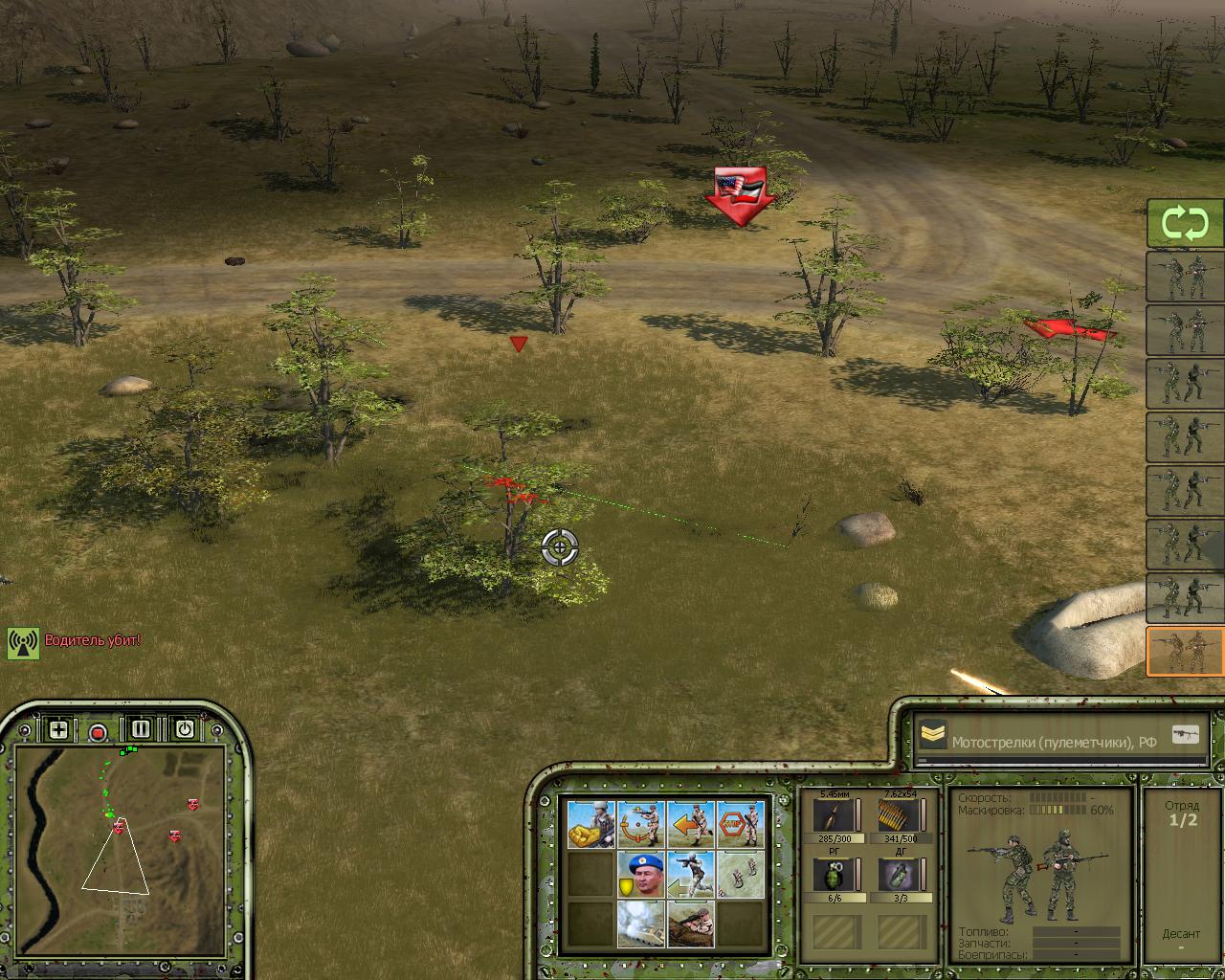Choose the РГ hand grenade slot
Viewport: 1225px width, 980px height.
click(828, 875)
